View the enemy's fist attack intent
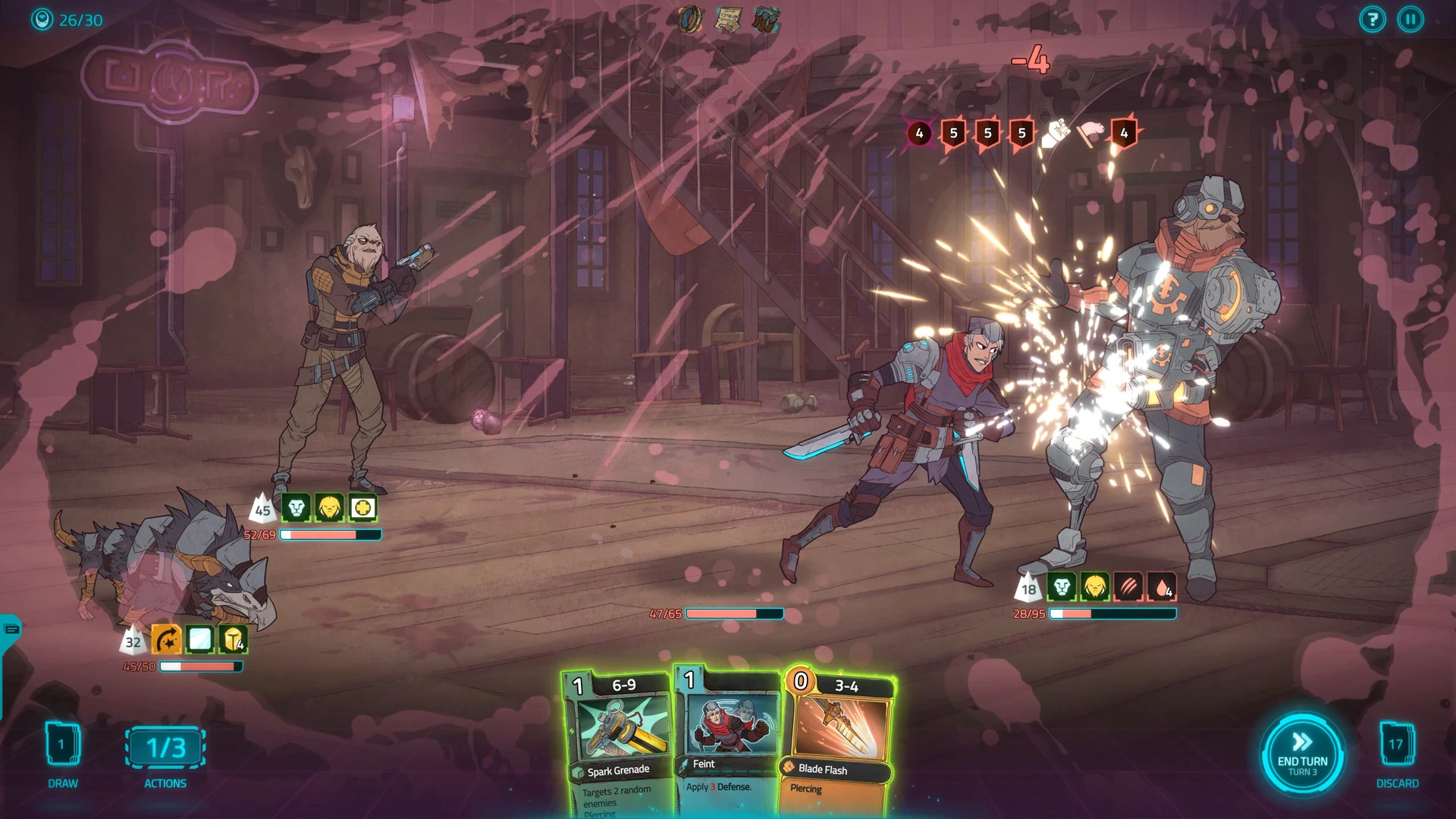The width and height of the screenshot is (1456, 819). coord(1056,133)
